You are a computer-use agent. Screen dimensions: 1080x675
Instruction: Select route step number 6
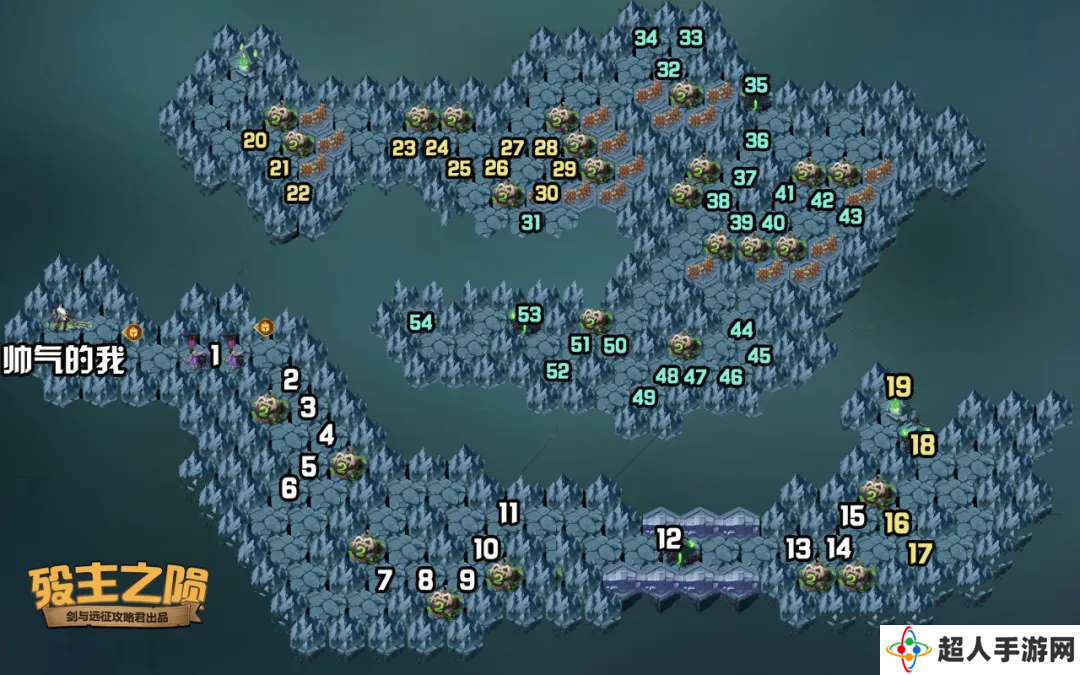[x=289, y=488]
